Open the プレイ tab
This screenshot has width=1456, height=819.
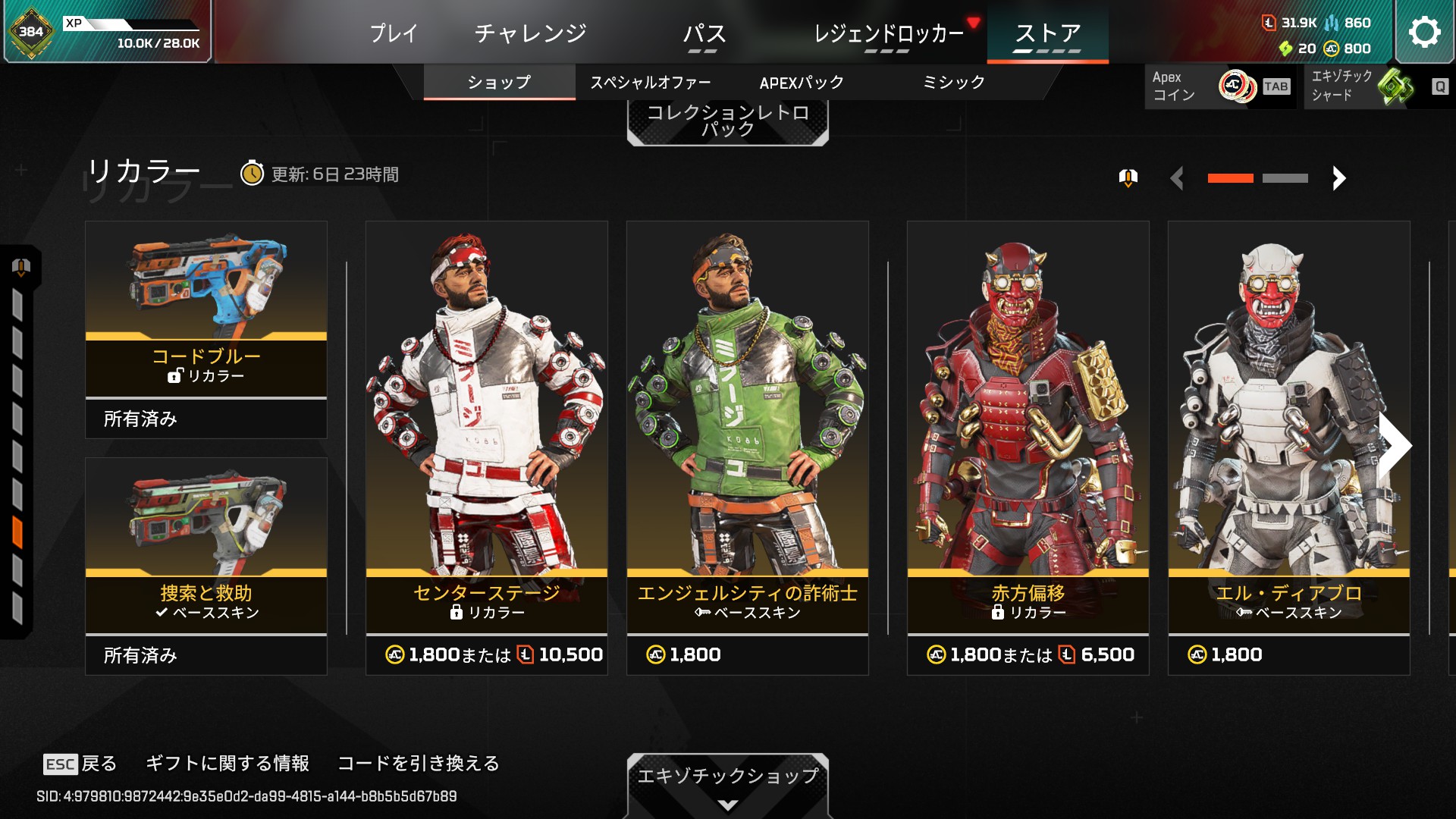point(394,33)
